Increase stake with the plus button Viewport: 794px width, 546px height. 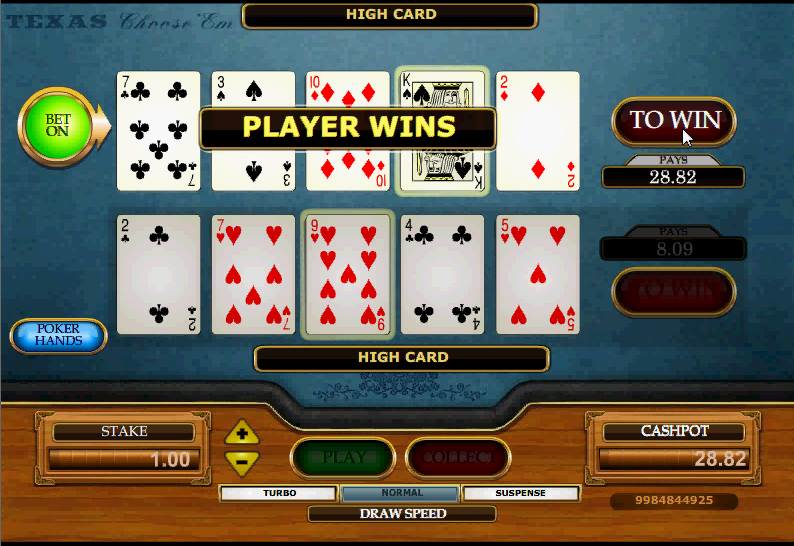pos(242,434)
